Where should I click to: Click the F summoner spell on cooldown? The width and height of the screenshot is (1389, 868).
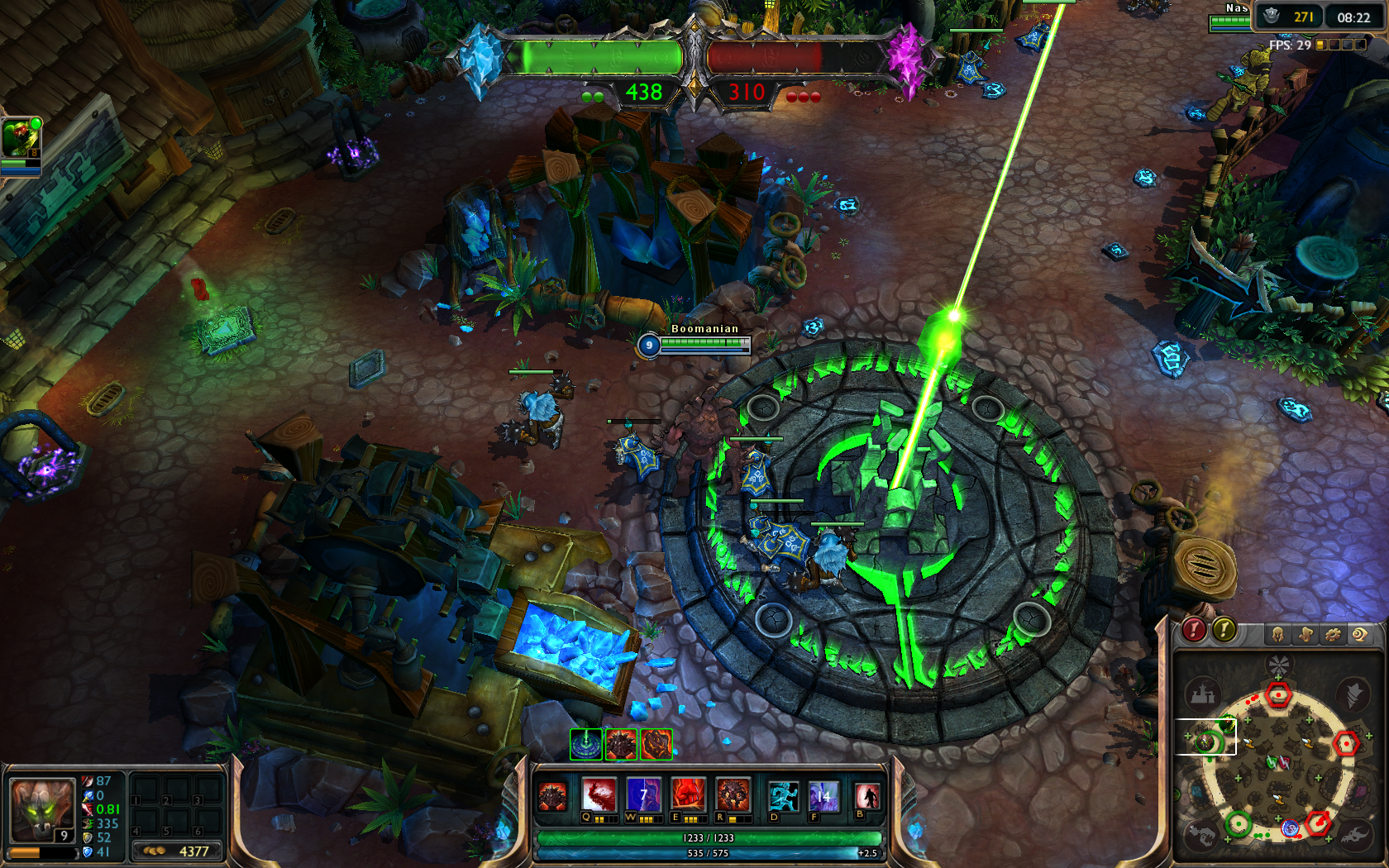(x=823, y=796)
